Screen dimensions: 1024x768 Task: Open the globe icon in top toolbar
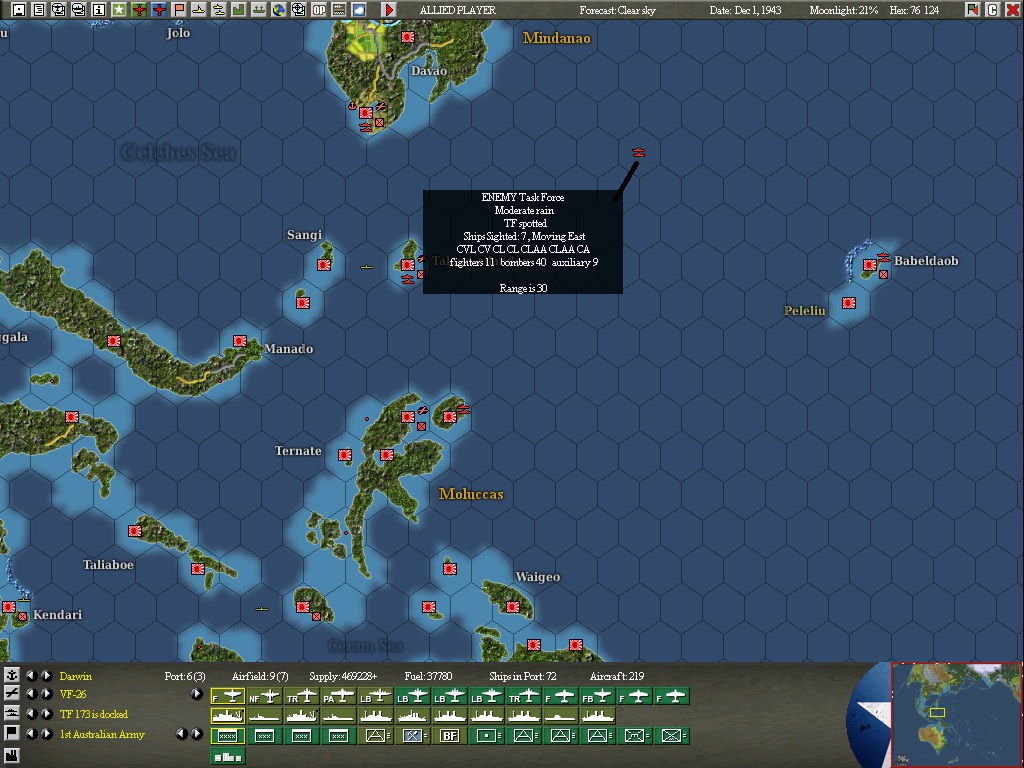click(x=279, y=10)
